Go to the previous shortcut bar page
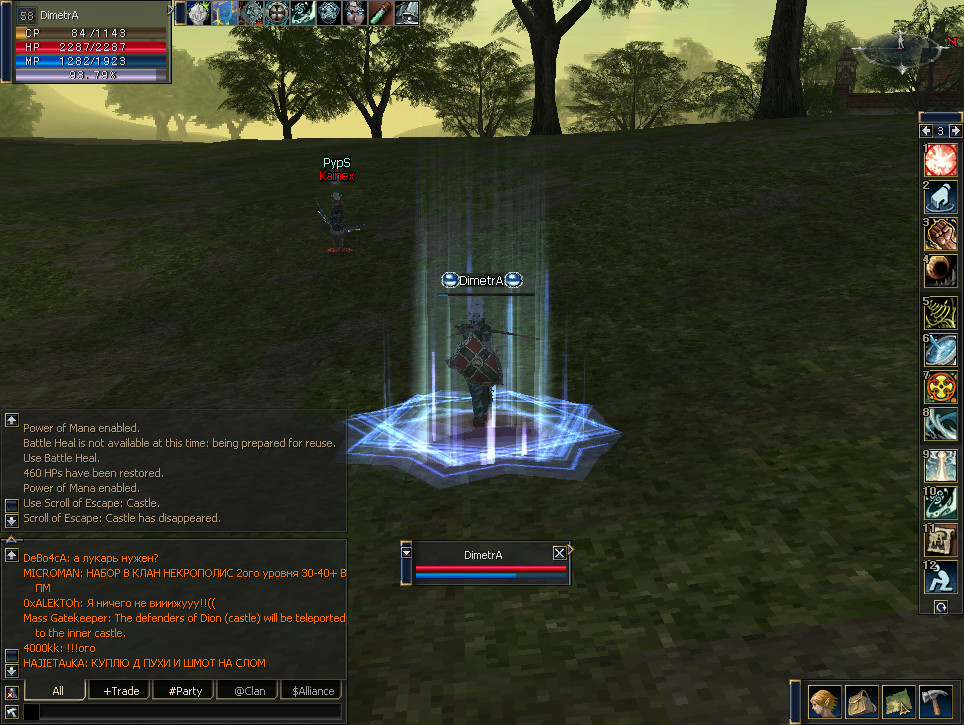This screenshot has width=964, height=725. coord(926,132)
